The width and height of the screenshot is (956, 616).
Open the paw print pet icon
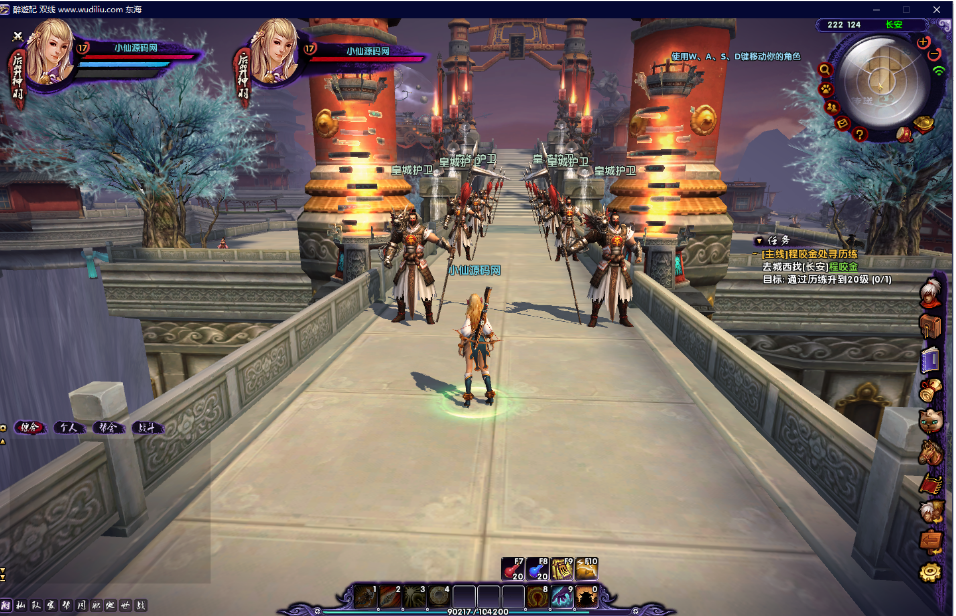[x=828, y=89]
